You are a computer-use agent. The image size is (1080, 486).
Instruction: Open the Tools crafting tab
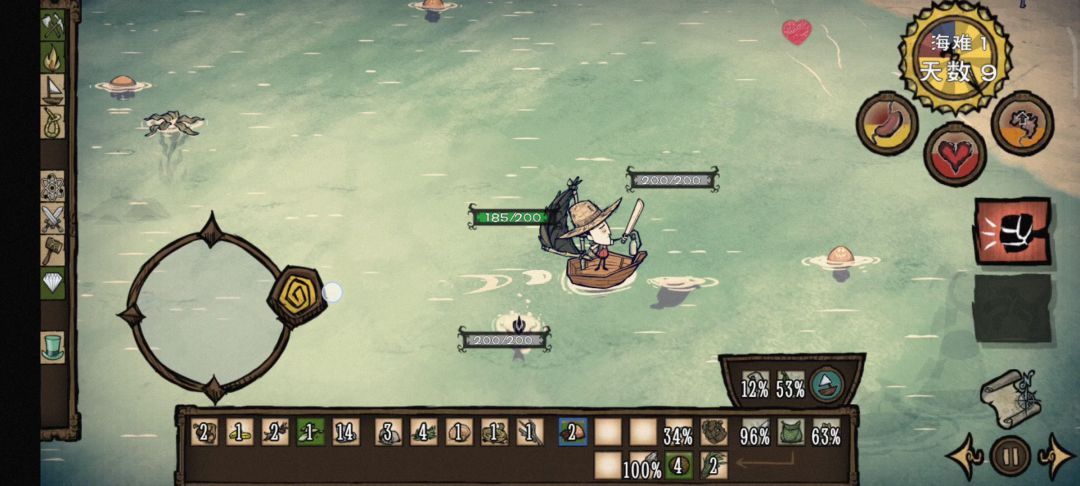tap(52, 25)
